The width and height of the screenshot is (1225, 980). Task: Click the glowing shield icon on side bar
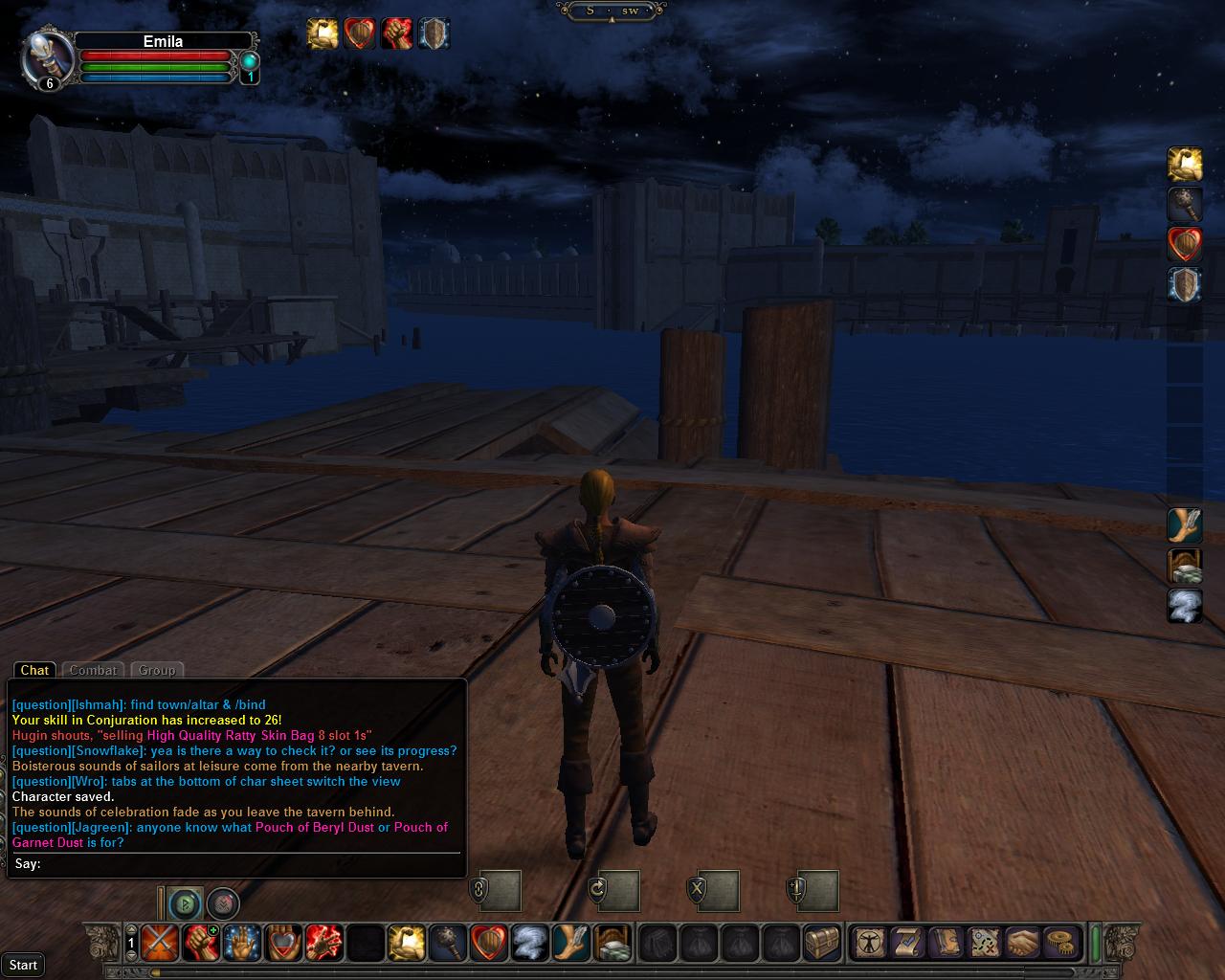[x=1185, y=285]
